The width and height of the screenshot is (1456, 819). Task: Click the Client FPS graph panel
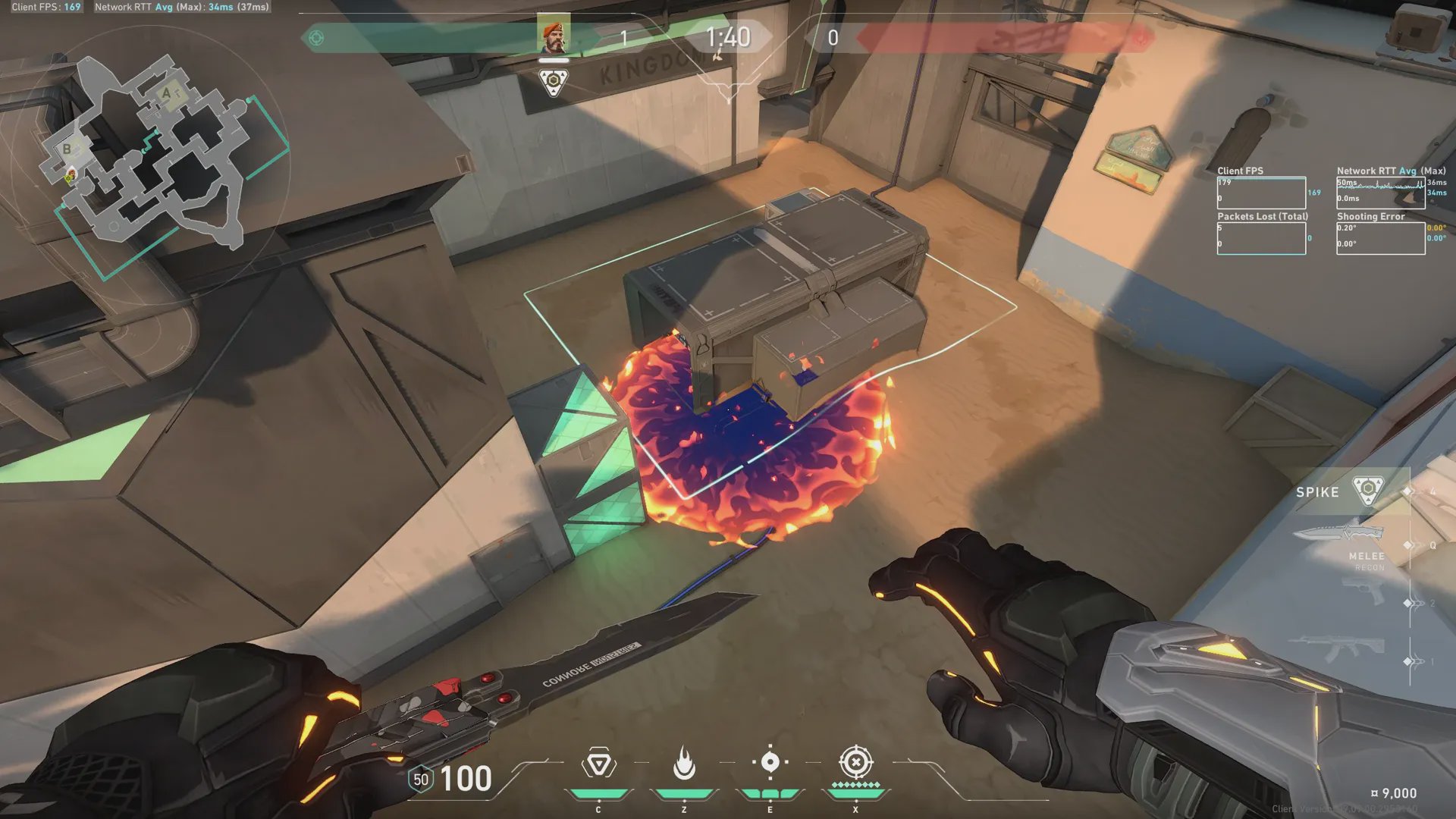pyautogui.click(x=1261, y=193)
